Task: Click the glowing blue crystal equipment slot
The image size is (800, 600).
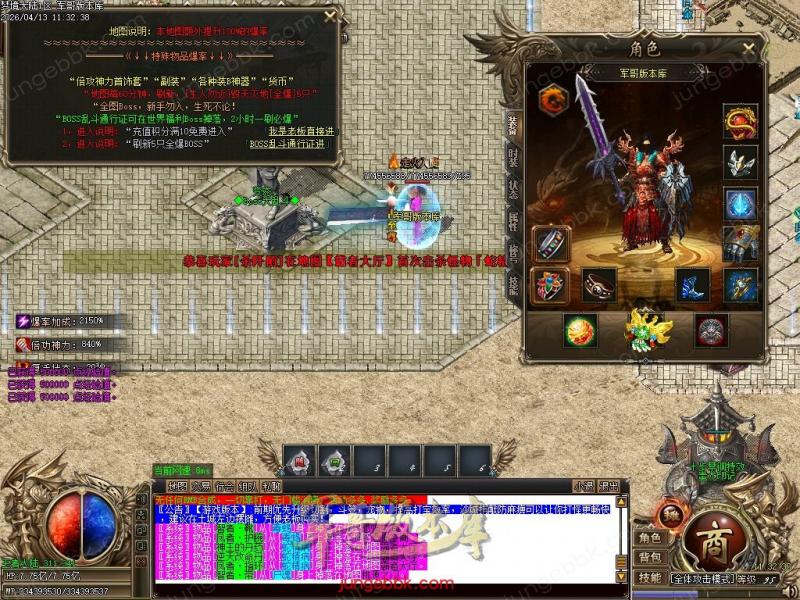Action: (x=740, y=203)
